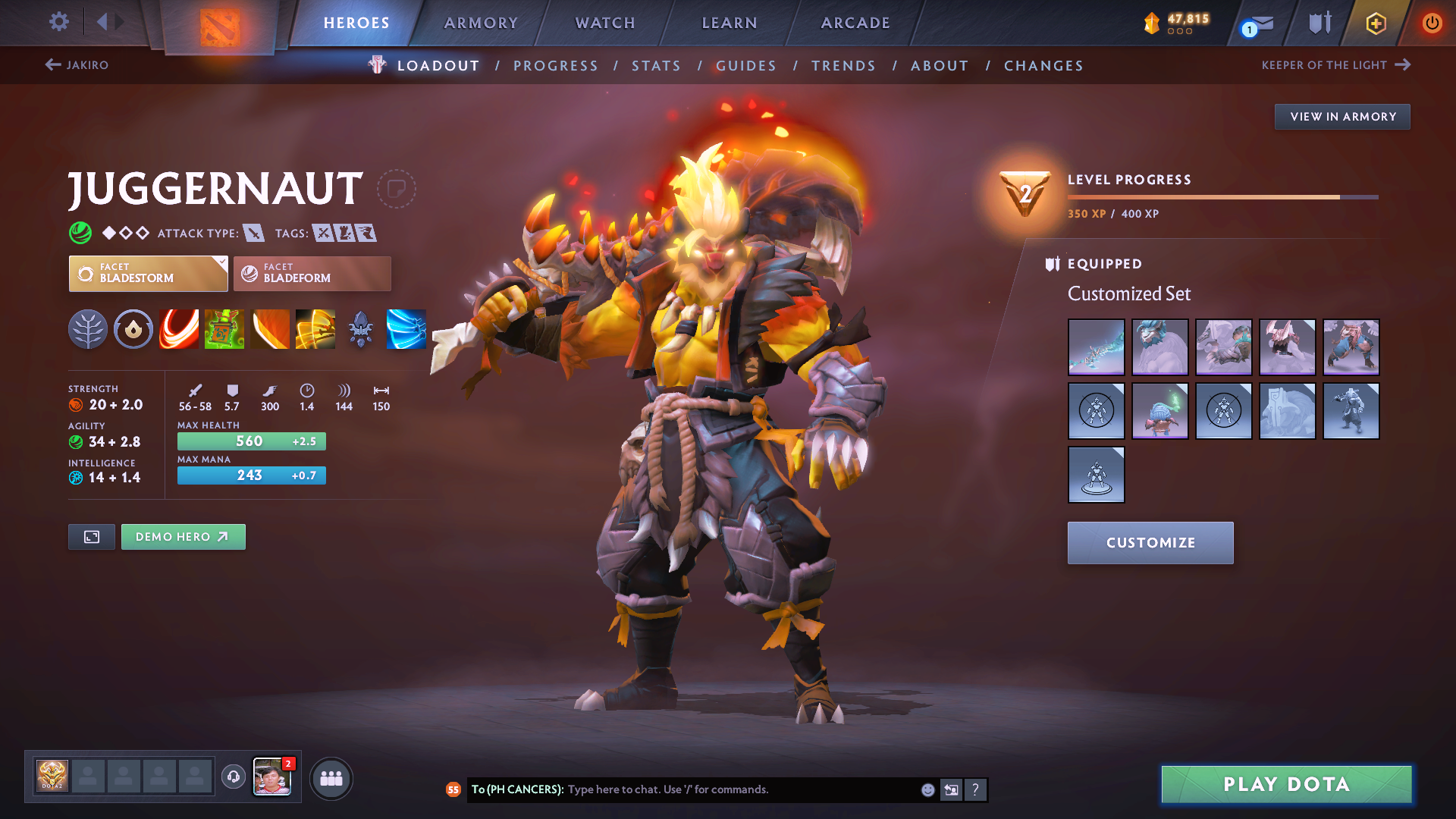Click the DEMO HERO button

pos(183,536)
